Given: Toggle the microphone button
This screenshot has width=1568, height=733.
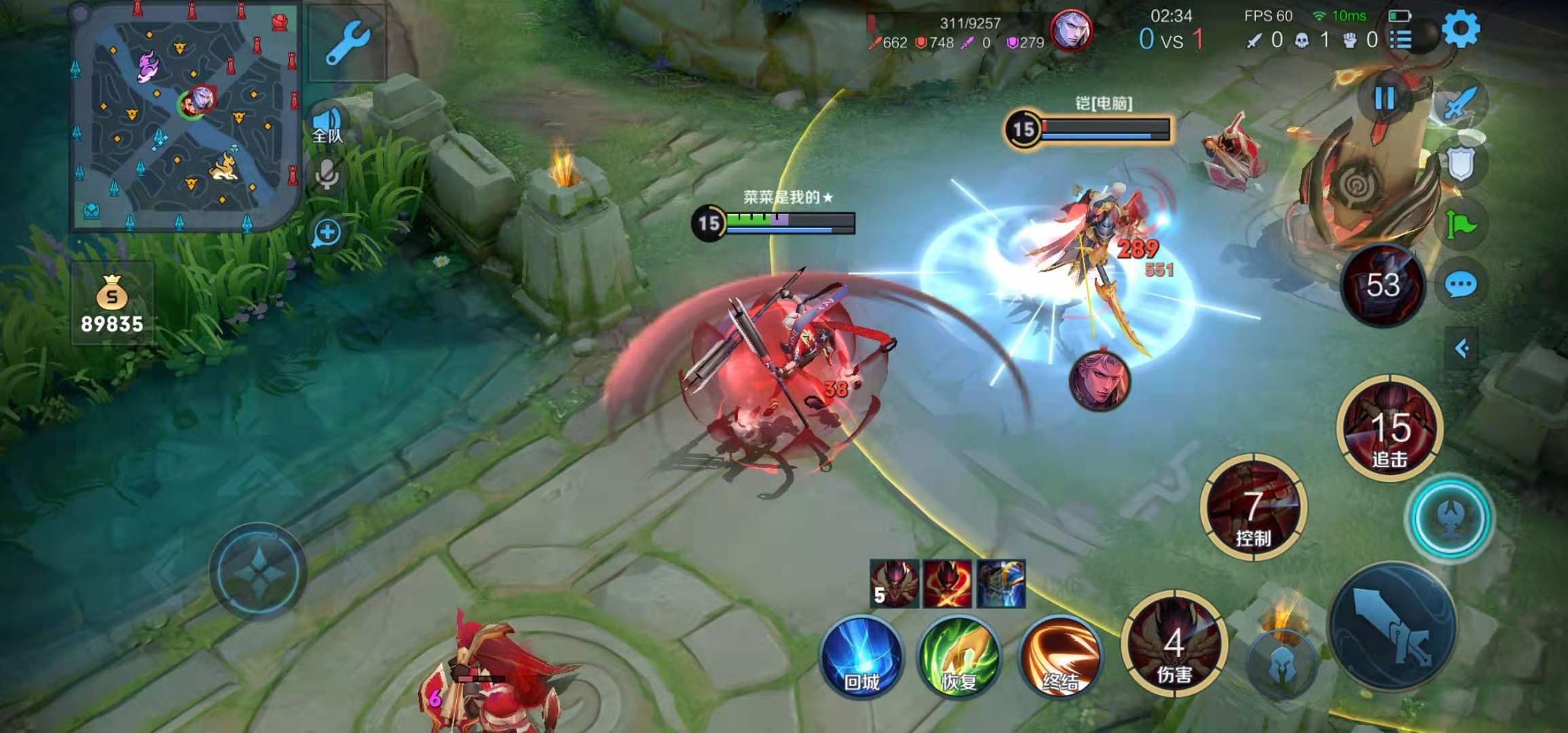Looking at the screenshot, I should click(x=327, y=175).
